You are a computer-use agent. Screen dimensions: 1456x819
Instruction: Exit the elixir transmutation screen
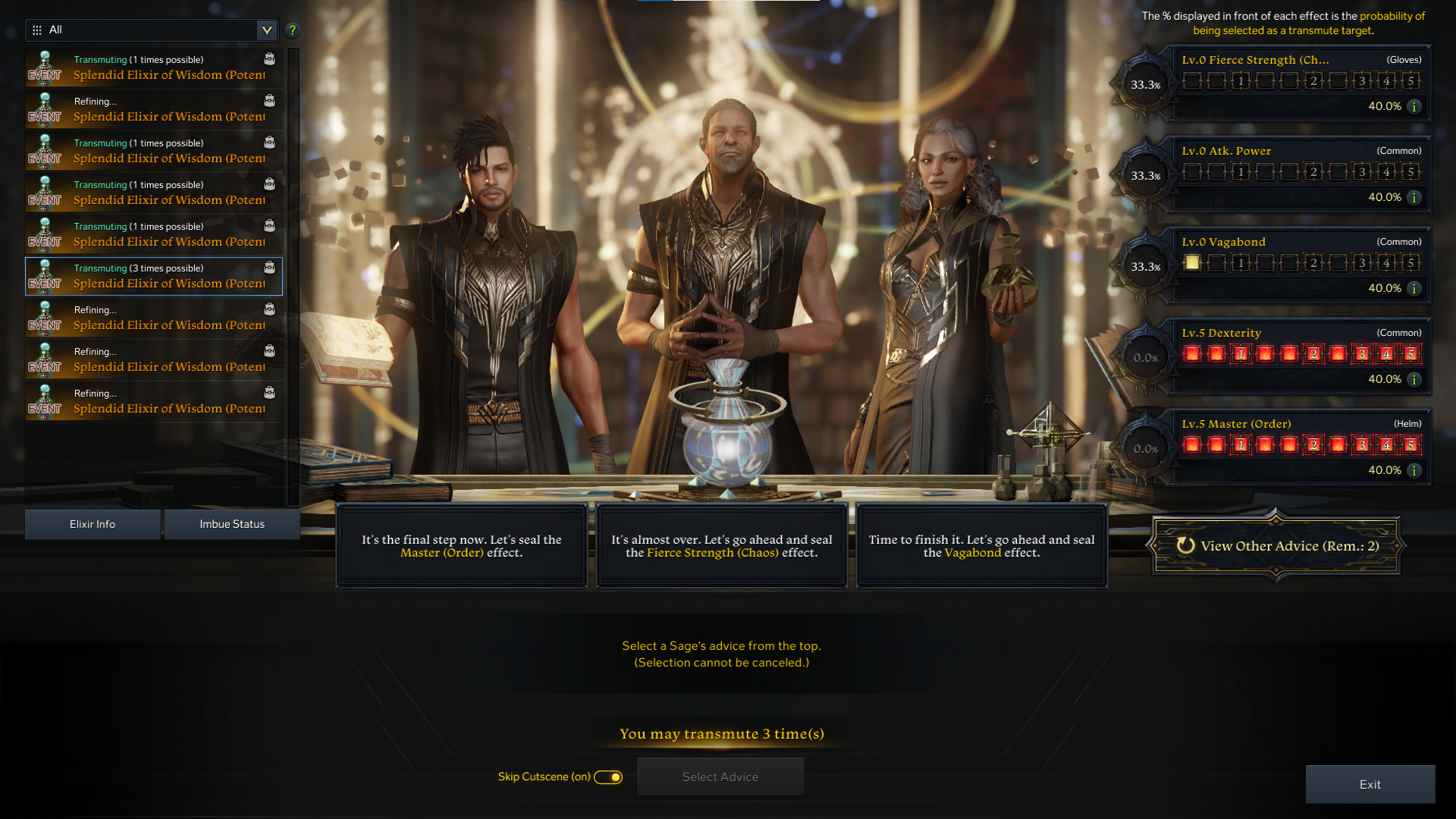click(x=1370, y=785)
